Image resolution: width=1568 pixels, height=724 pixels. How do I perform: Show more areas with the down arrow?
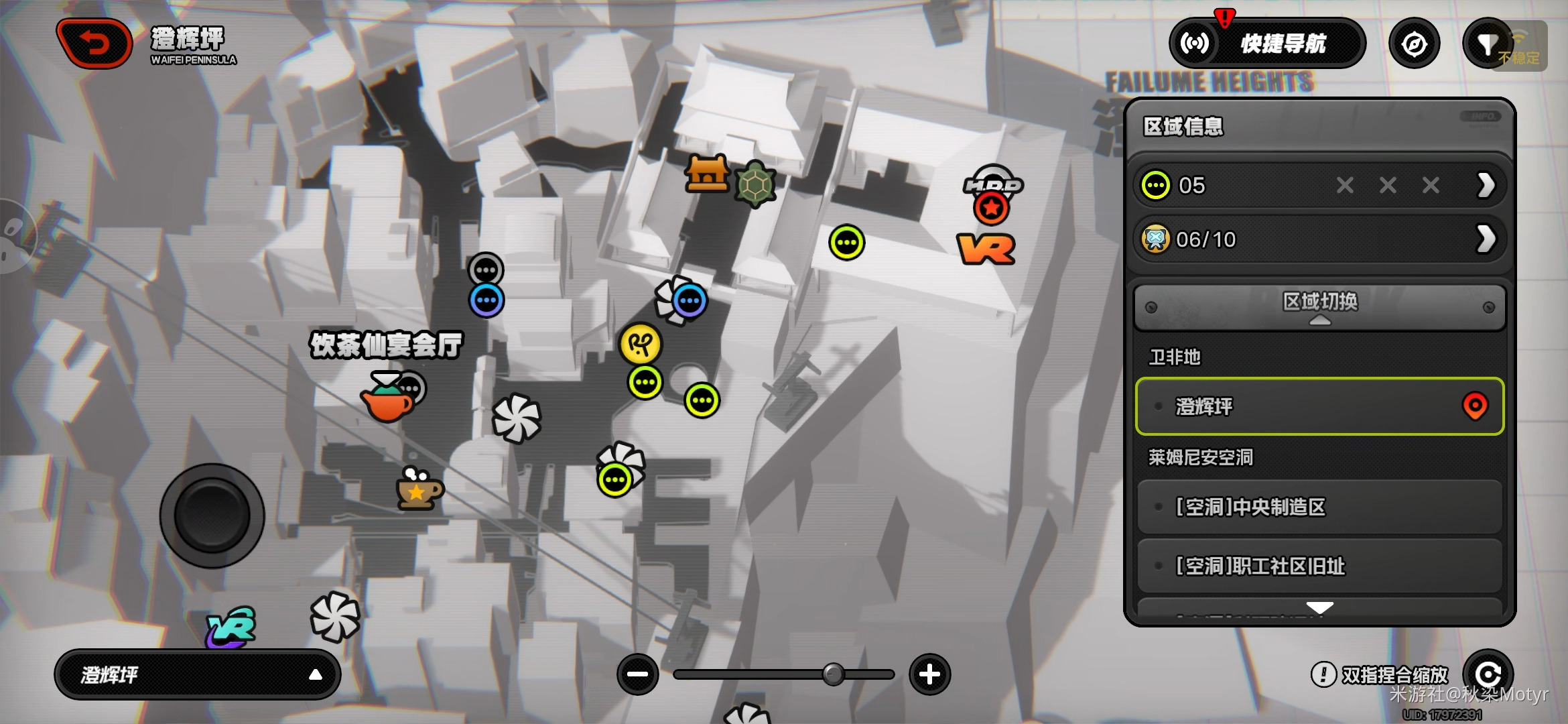pos(1319,607)
